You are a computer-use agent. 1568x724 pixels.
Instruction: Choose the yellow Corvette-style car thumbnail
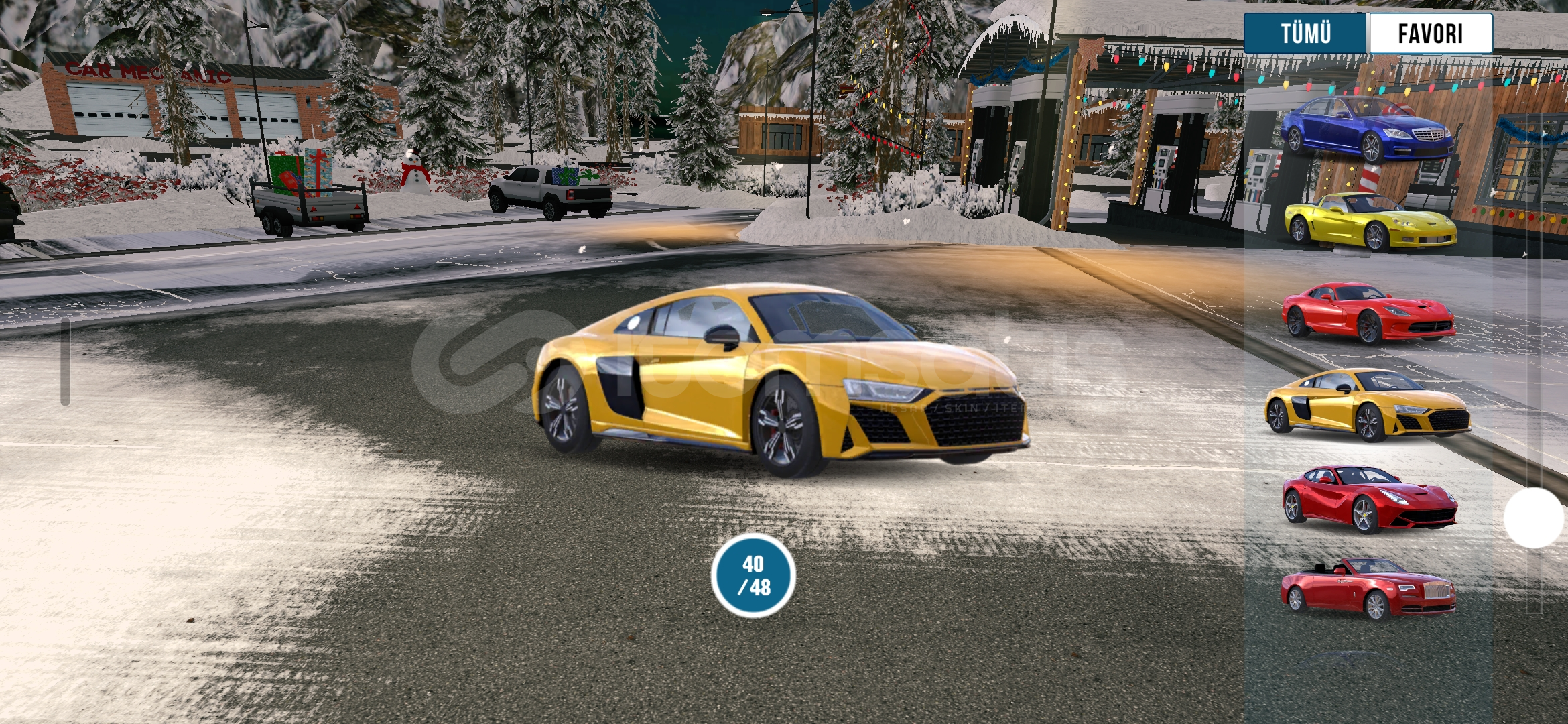coord(1370,222)
